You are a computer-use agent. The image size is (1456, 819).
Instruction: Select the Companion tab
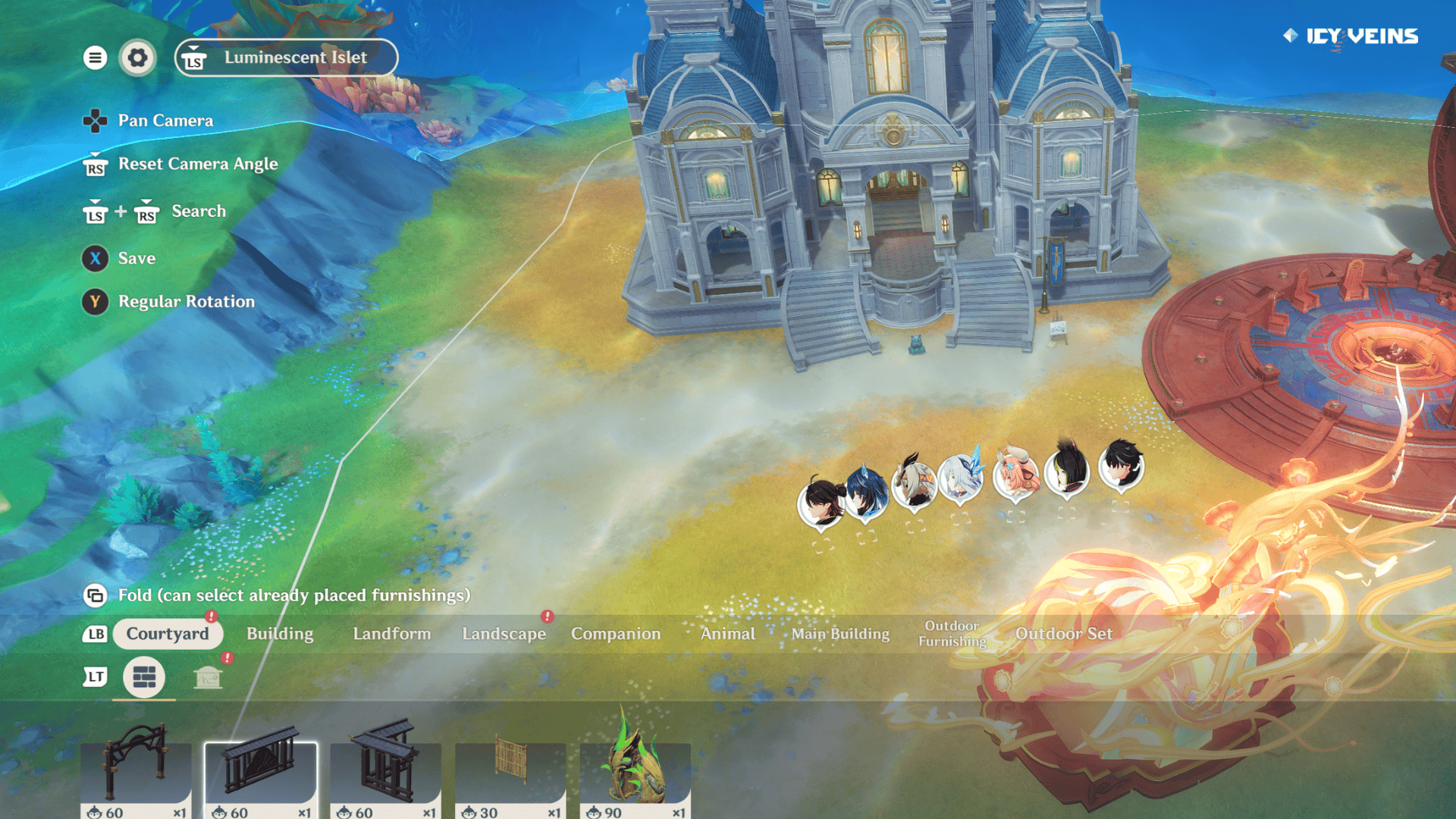point(616,634)
